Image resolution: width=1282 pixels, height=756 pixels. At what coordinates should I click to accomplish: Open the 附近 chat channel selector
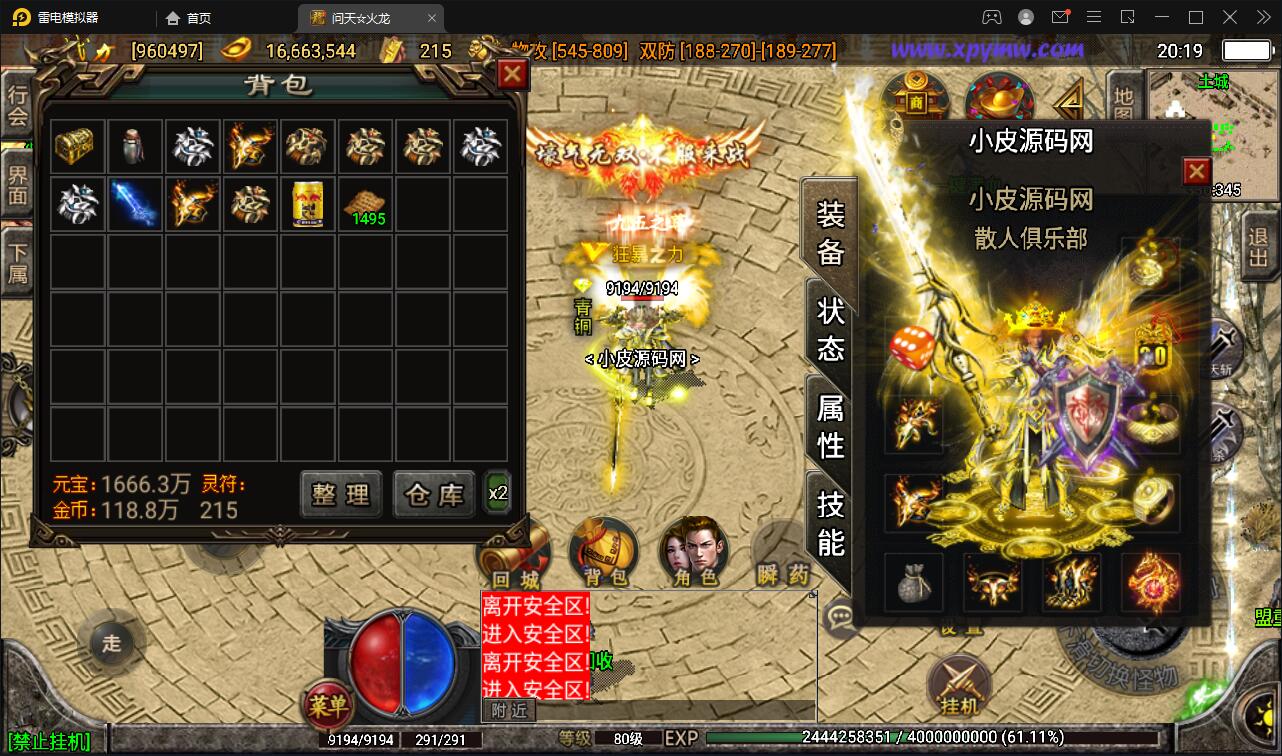click(x=511, y=710)
